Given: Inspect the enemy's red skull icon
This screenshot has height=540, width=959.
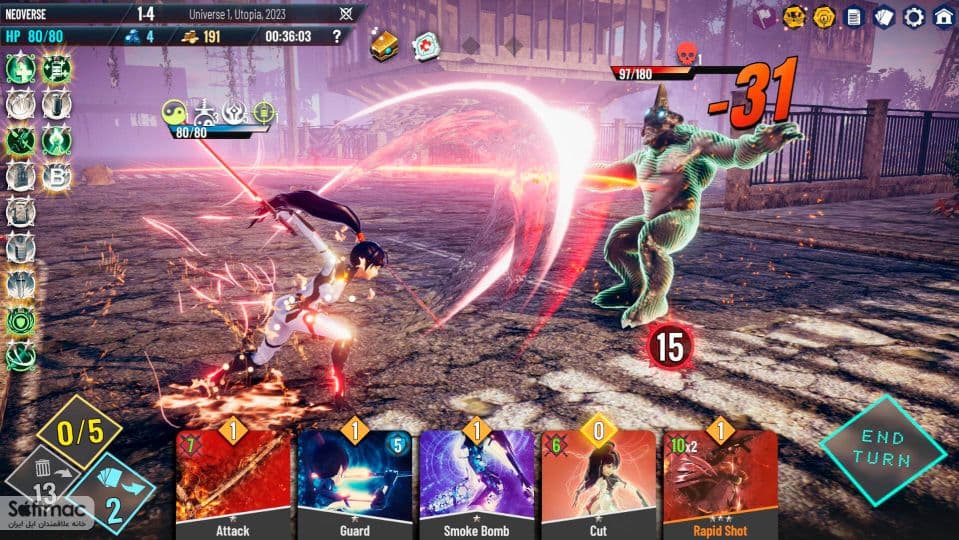Looking at the screenshot, I should [x=686, y=54].
